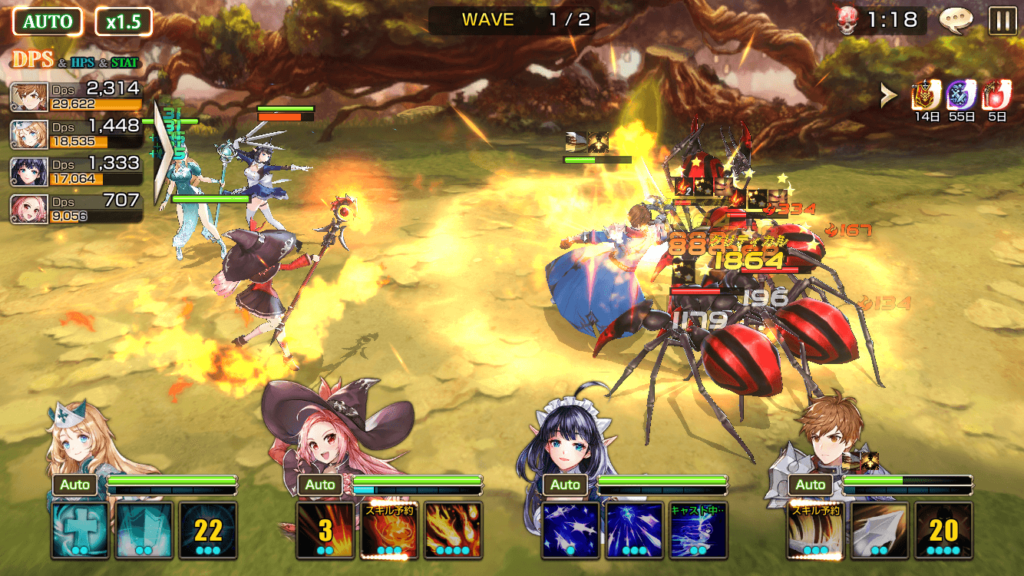Change the x1.5 battle speed
1024x576 pixels.
point(124,21)
